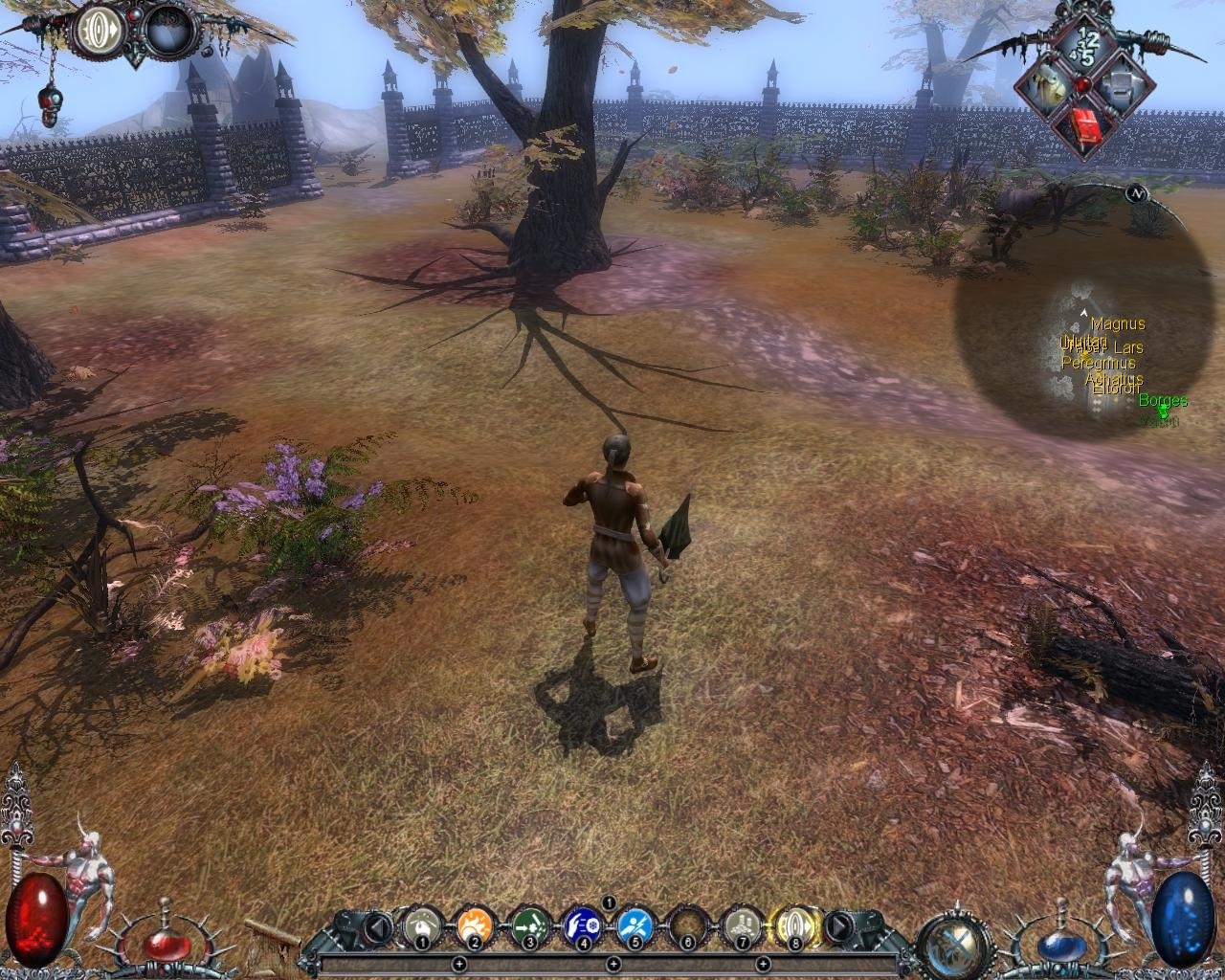Image resolution: width=1225 pixels, height=980 pixels.
Task: Trigger the light blue running figure skill
Action: (x=635, y=925)
